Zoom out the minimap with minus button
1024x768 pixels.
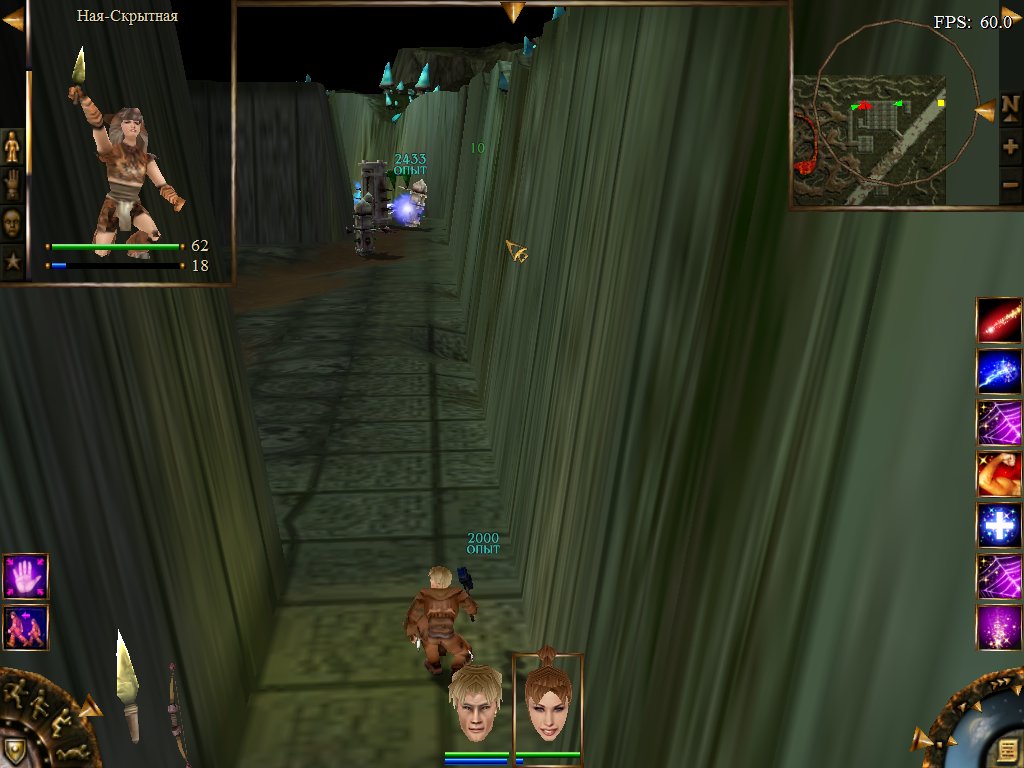(1010, 184)
